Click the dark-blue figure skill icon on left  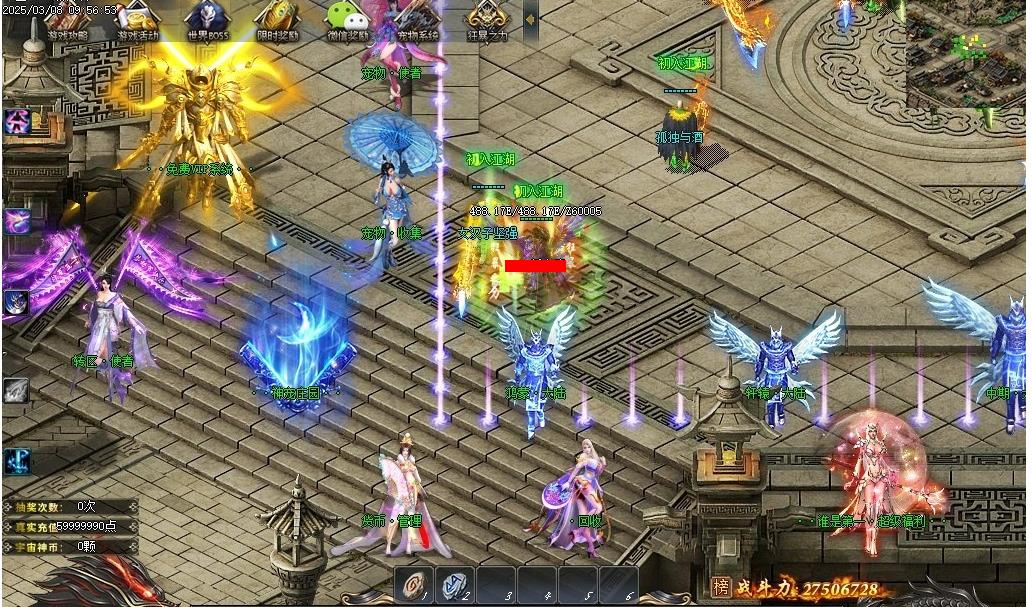click(x=16, y=302)
